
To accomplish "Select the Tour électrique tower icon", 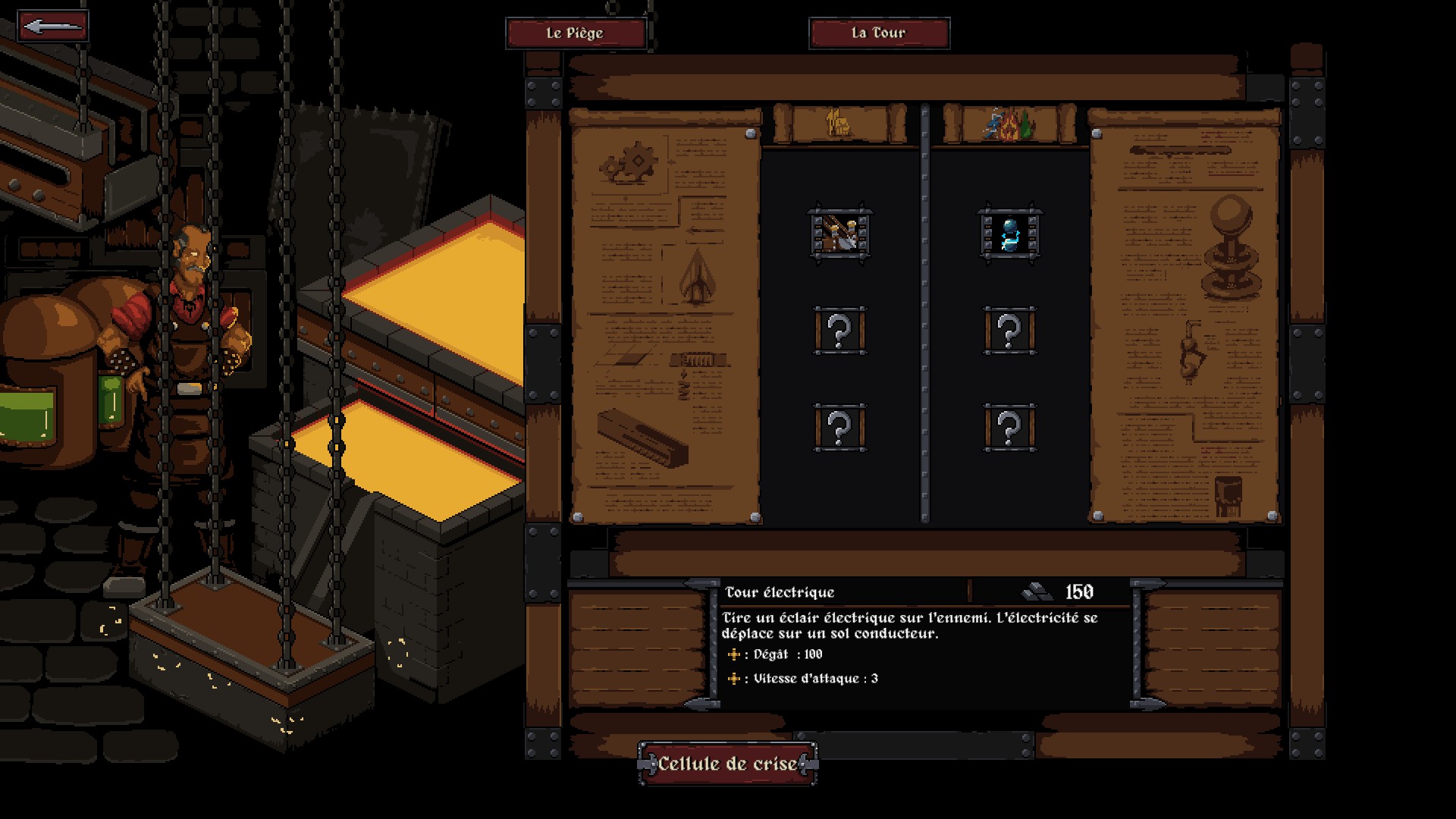I will pyautogui.click(x=1008, y=232).
